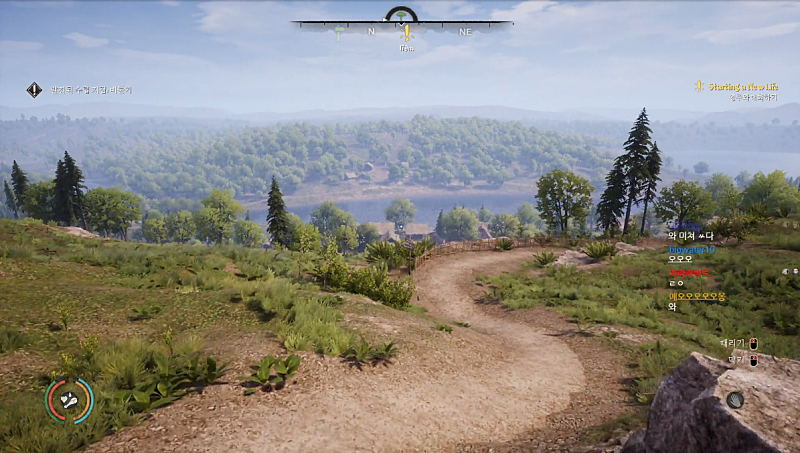Click the diamond alert notification icon
The height and width of the screenshot is (453, 800).
34,90
